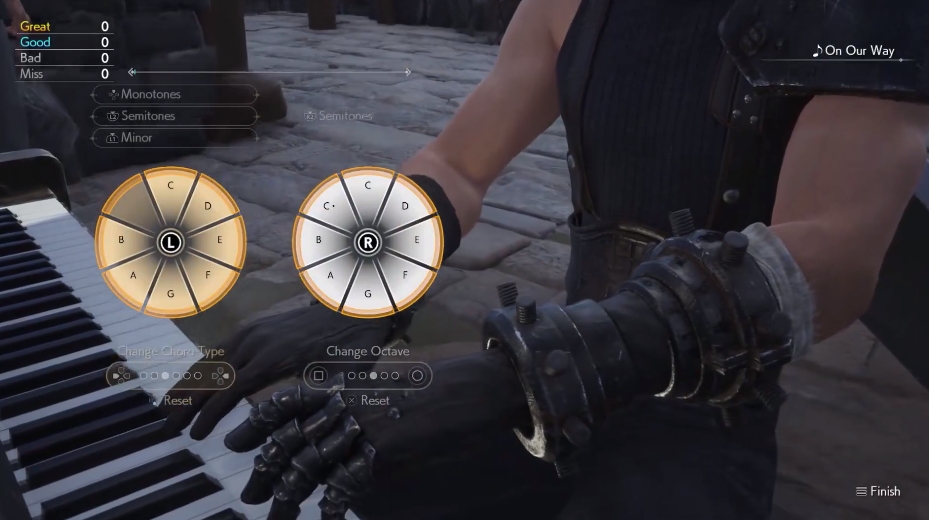This screenshot has width=929, height=520.
Task: Hit the G segment of the R wheel
Action: click(368, 293)
